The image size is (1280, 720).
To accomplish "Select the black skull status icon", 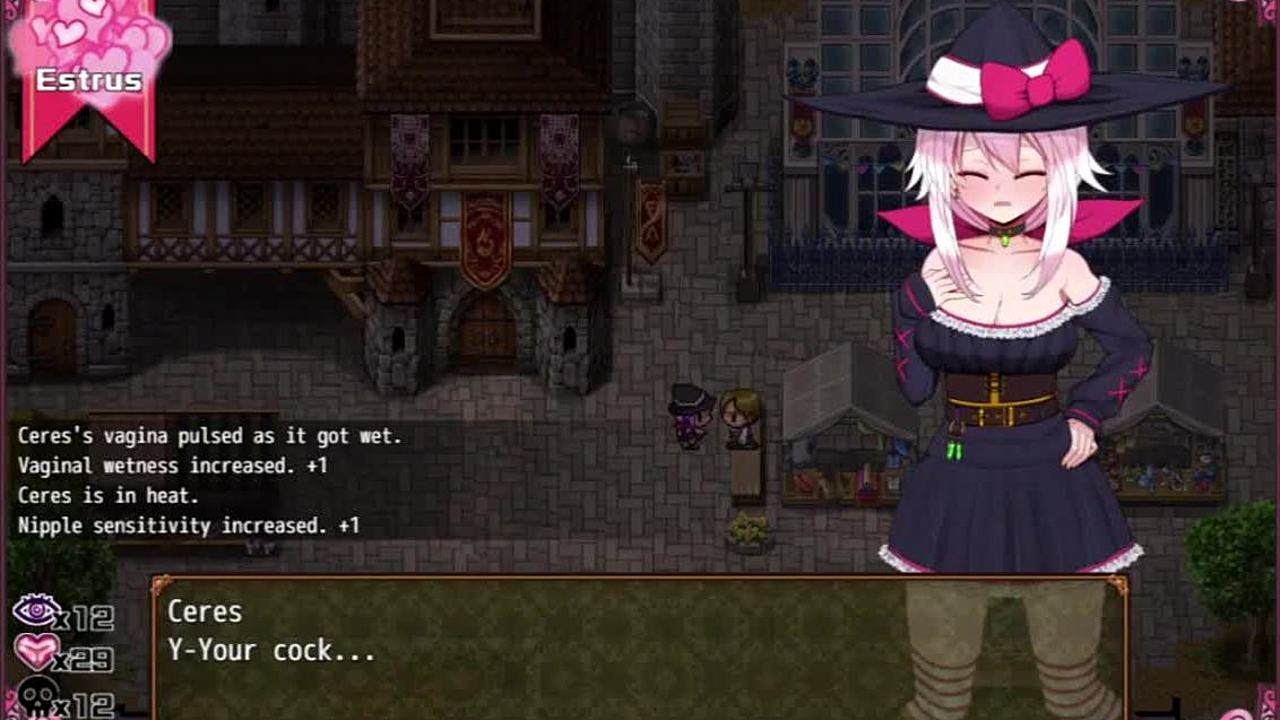I will 38,696.
